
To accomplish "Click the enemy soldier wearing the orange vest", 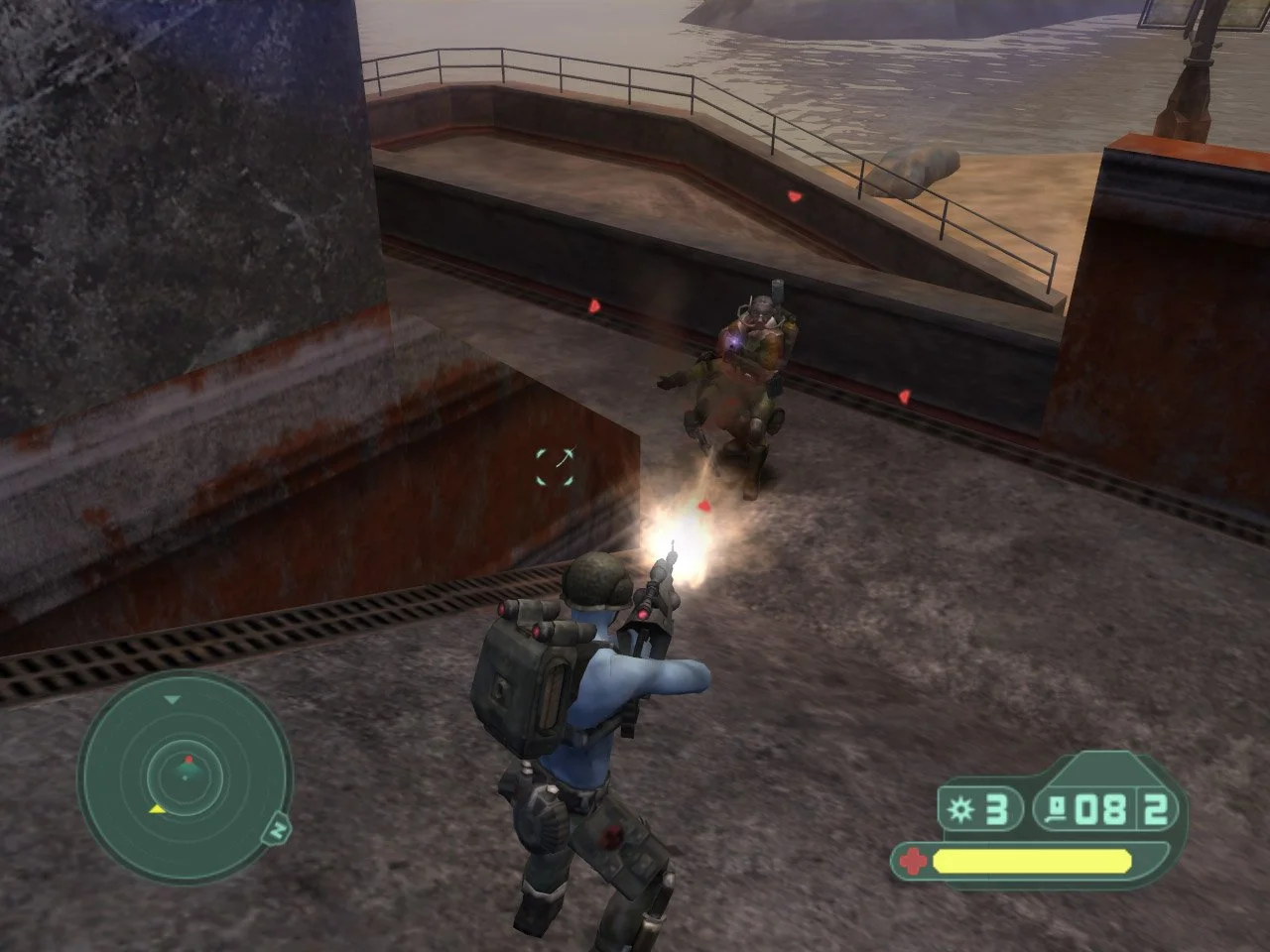I will [759, 337].
